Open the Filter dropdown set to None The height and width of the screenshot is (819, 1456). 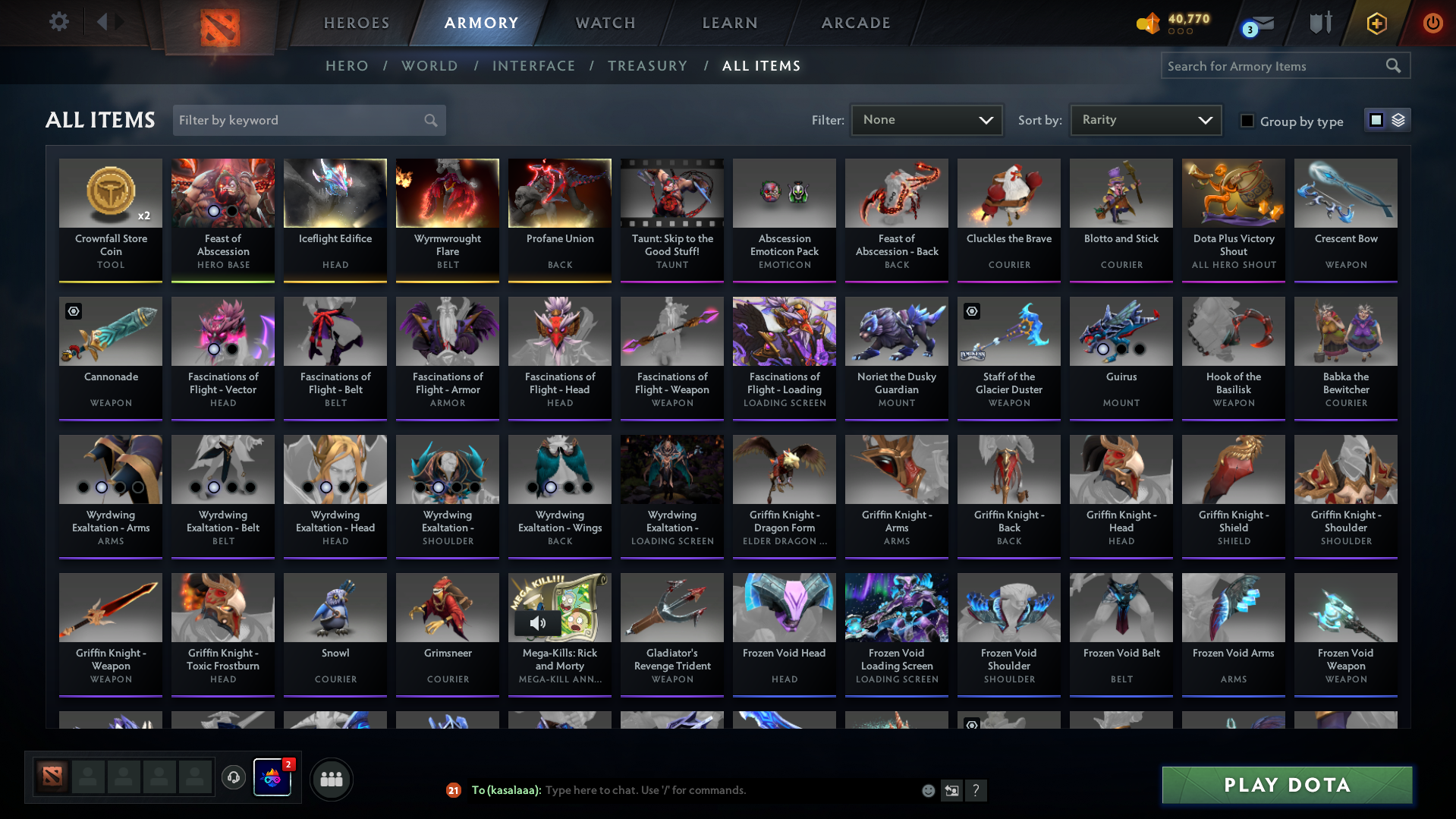click(926, 120)
